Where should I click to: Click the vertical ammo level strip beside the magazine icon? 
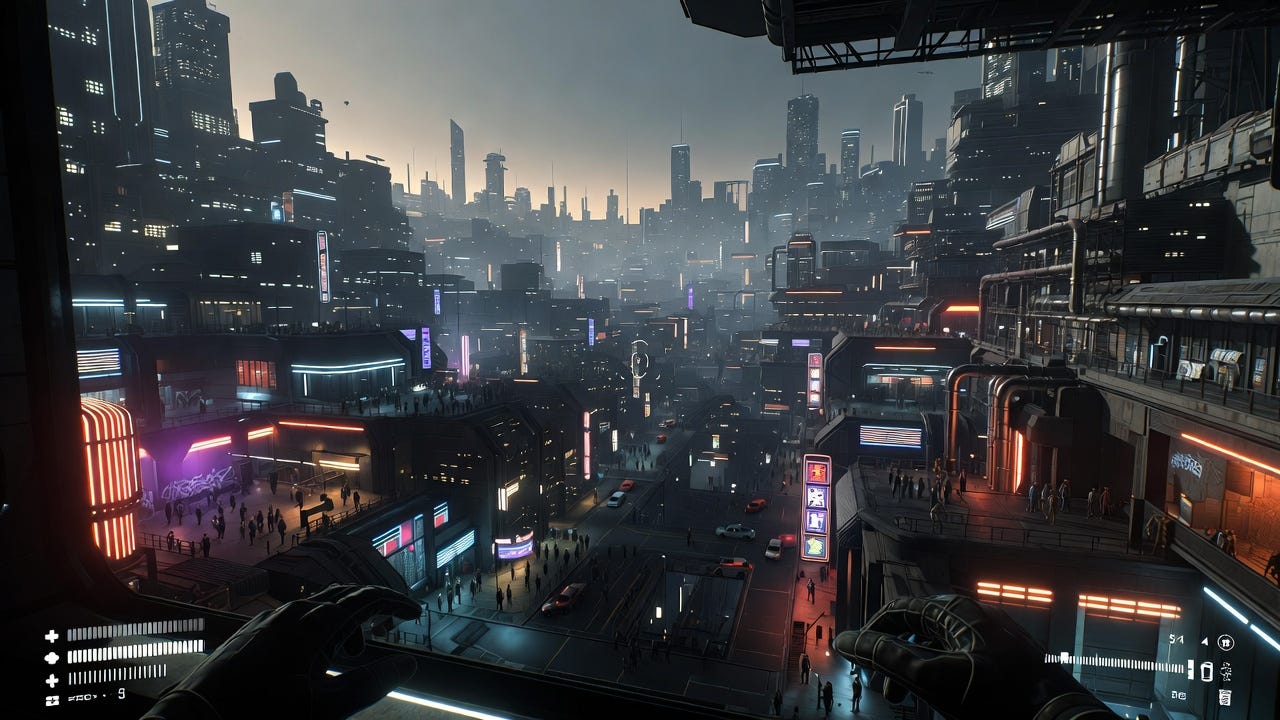click(1190, 670)
